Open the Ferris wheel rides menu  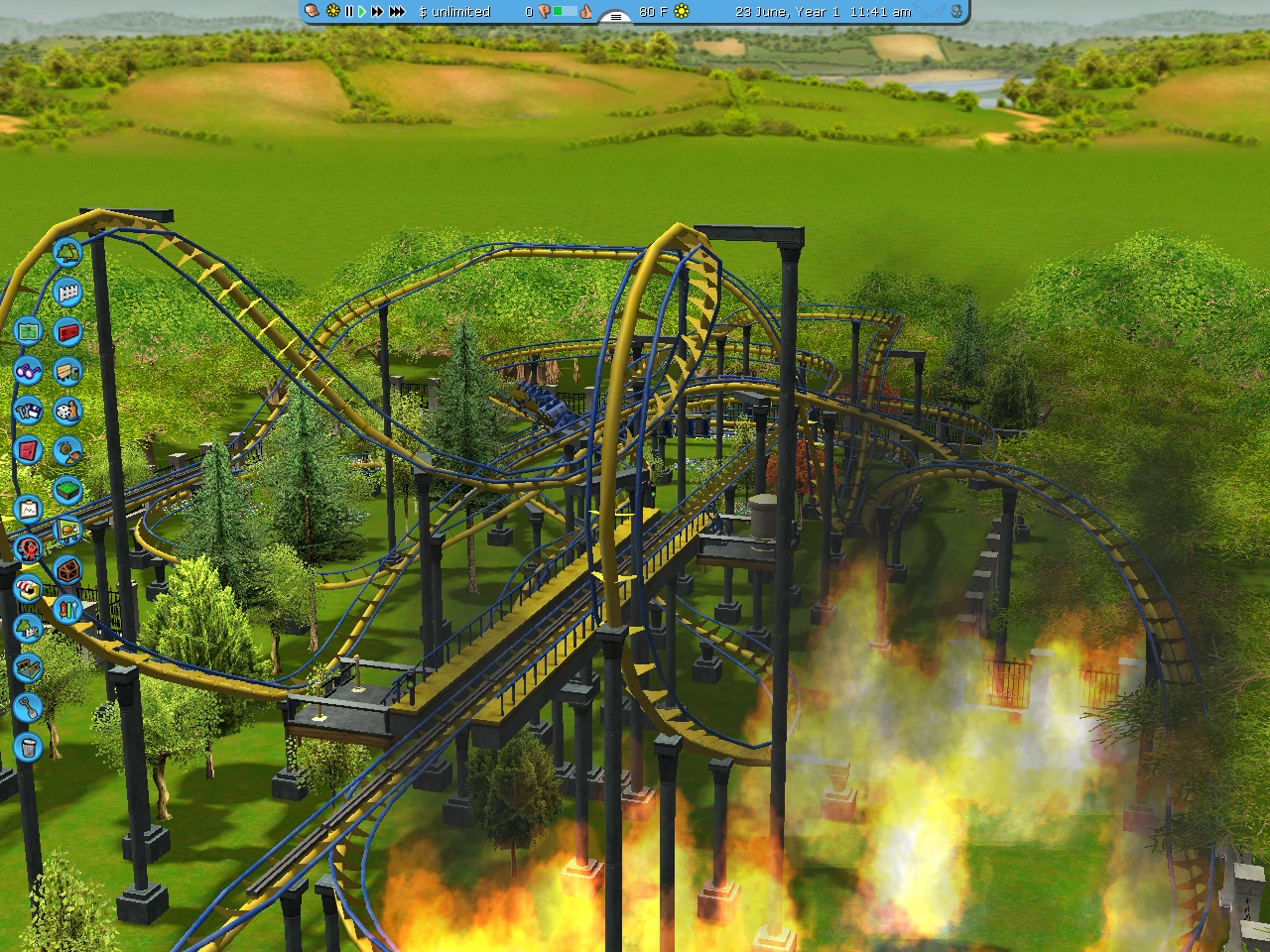point(28,548)
